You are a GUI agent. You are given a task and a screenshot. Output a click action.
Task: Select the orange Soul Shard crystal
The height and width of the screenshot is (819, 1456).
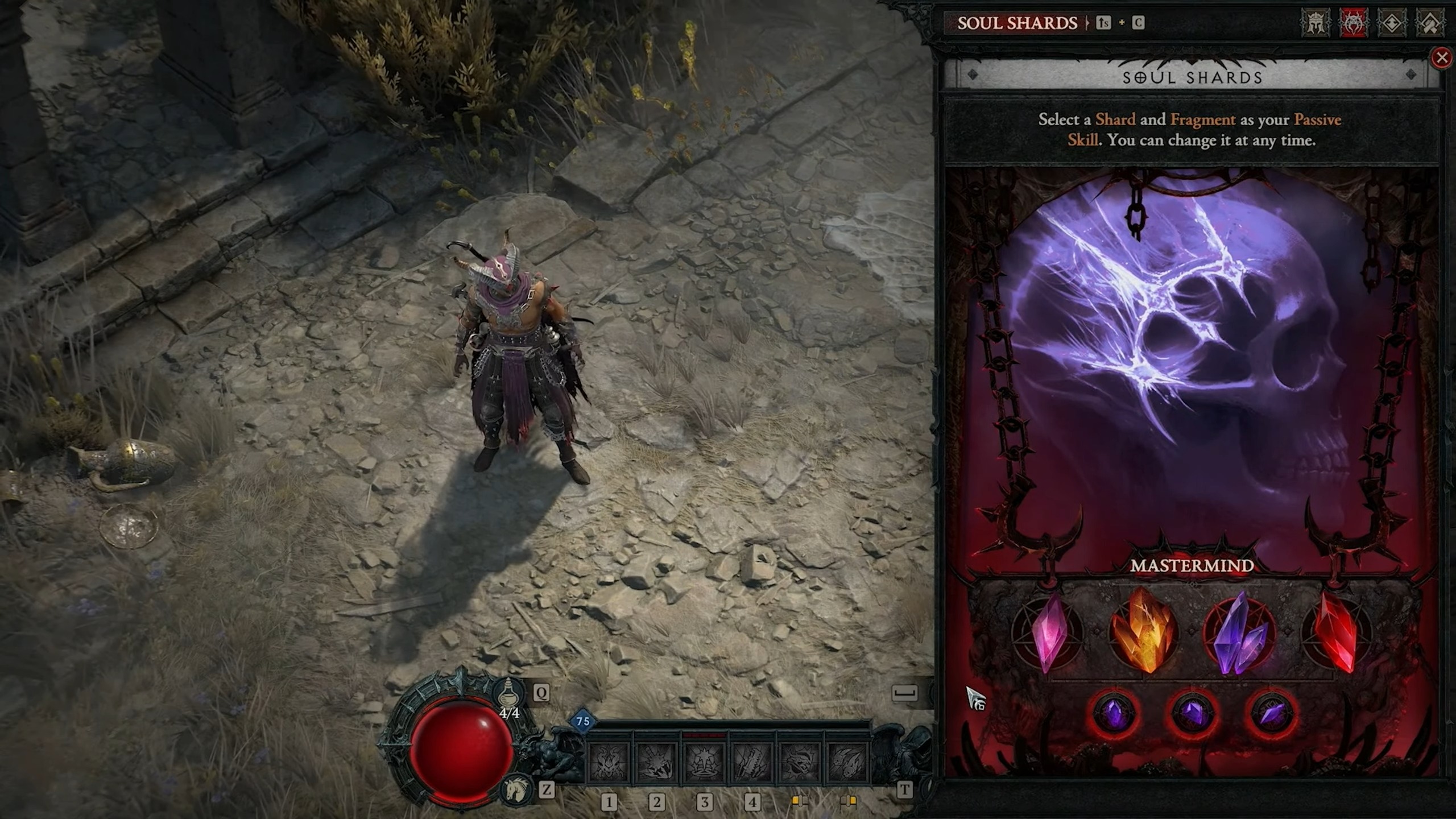[1143, 631]
